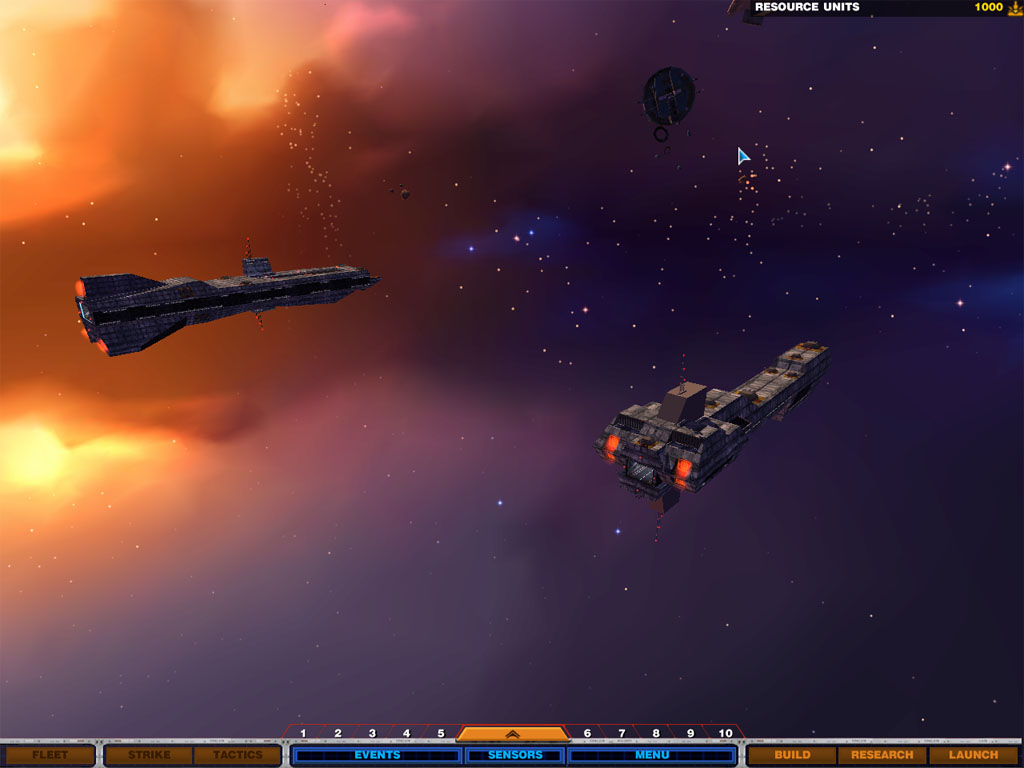1024x768 pixels.
Task: Click the Launch button
Action: tap(973, 755)
